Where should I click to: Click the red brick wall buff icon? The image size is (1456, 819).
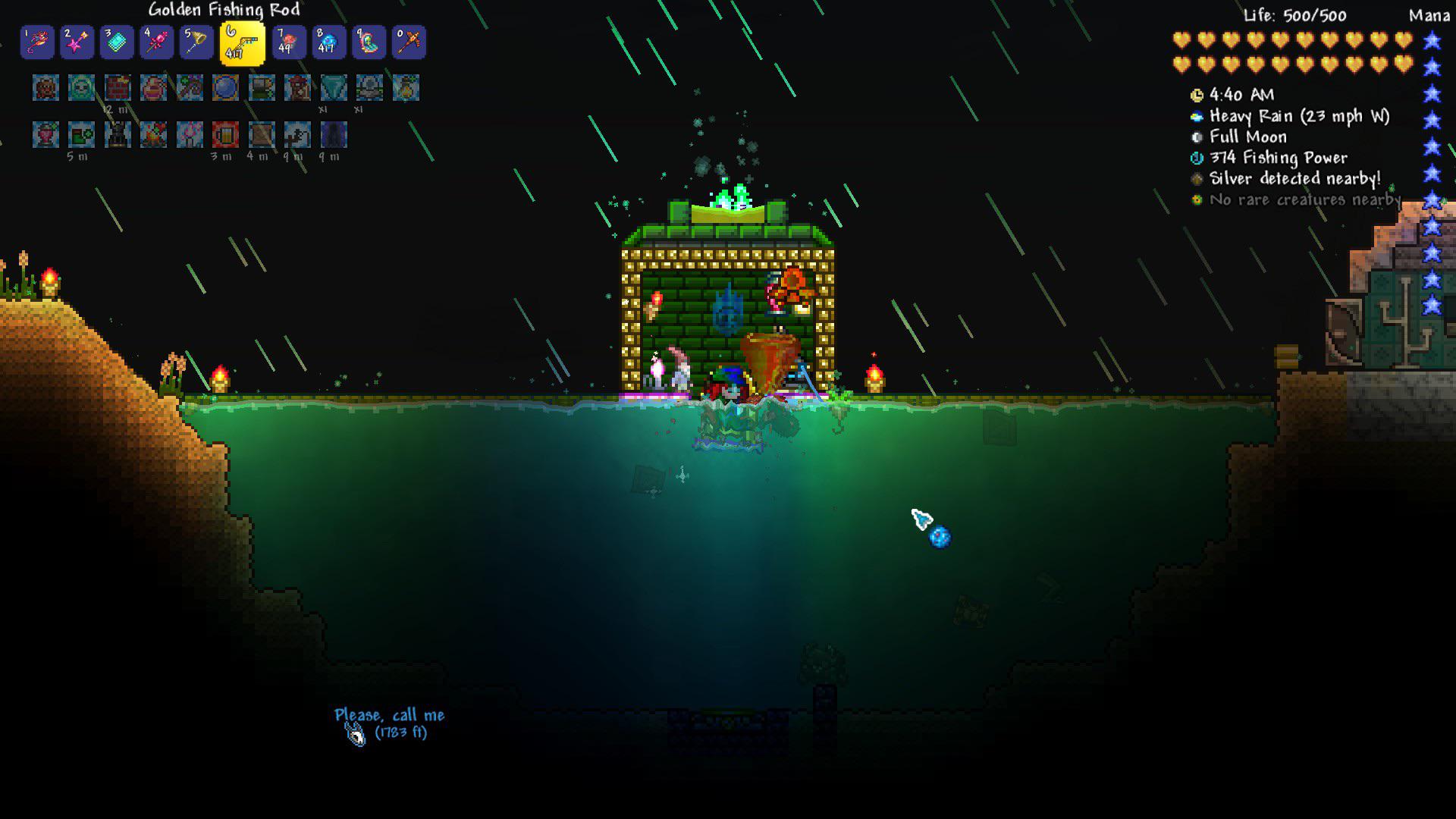pos(118,88)
